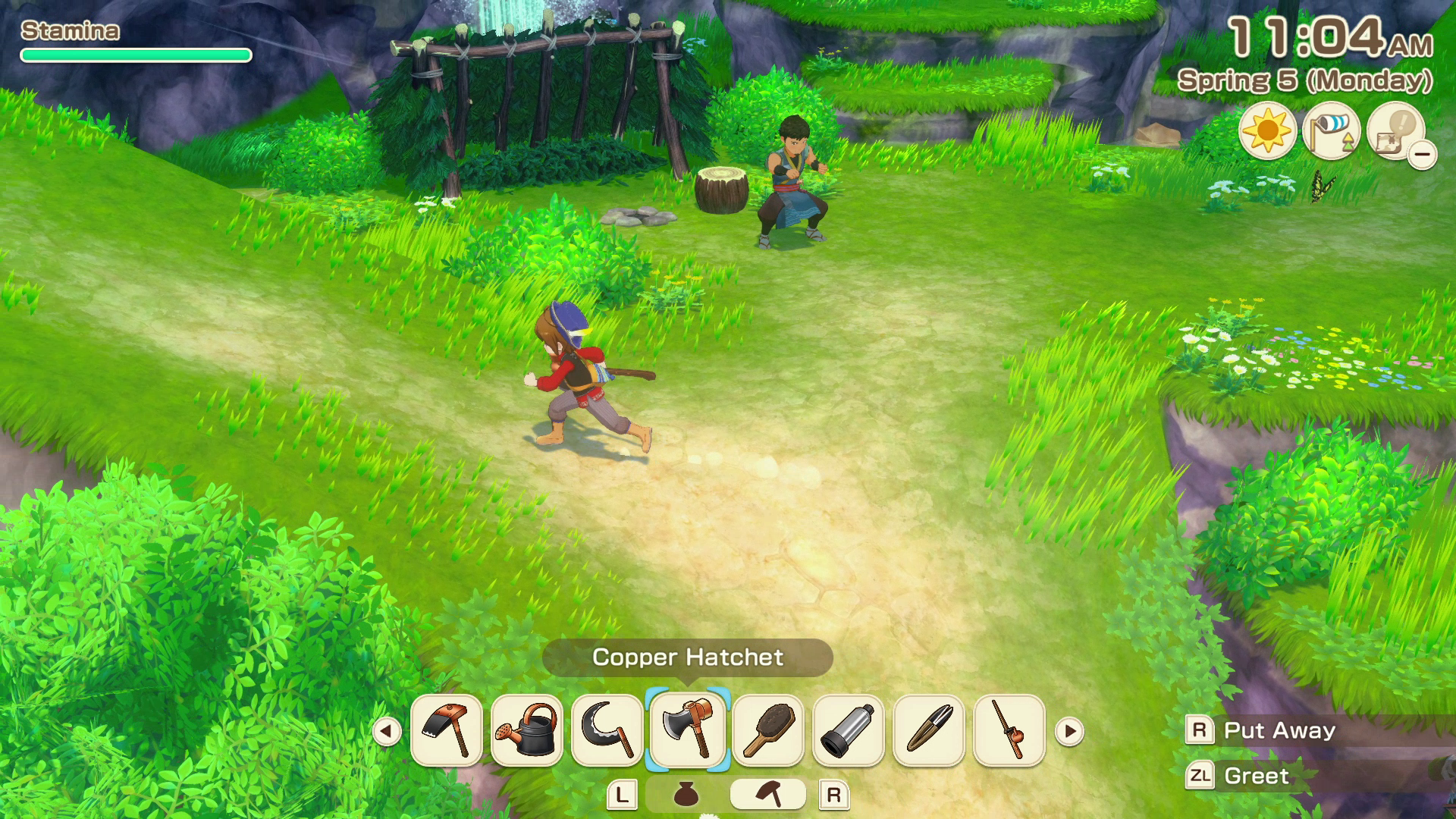1456x819 pixels.
Task: Click the hotbar's left arrow button
Action: tap(387, 732)
